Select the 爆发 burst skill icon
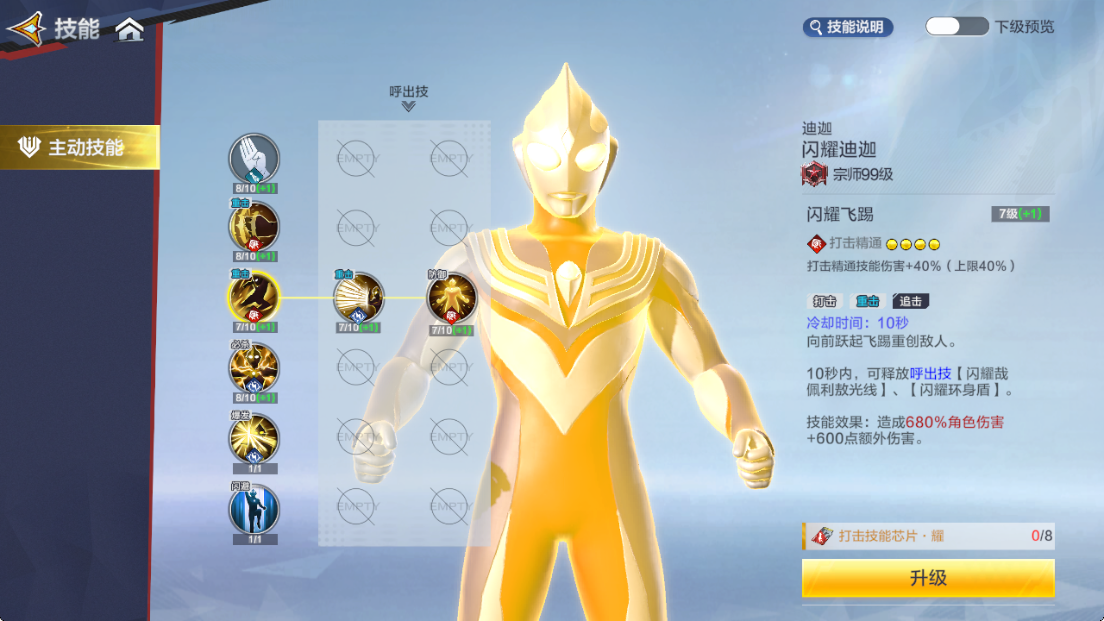Image resolution: width=1104 pixels, height=621 pixels. 254,438
